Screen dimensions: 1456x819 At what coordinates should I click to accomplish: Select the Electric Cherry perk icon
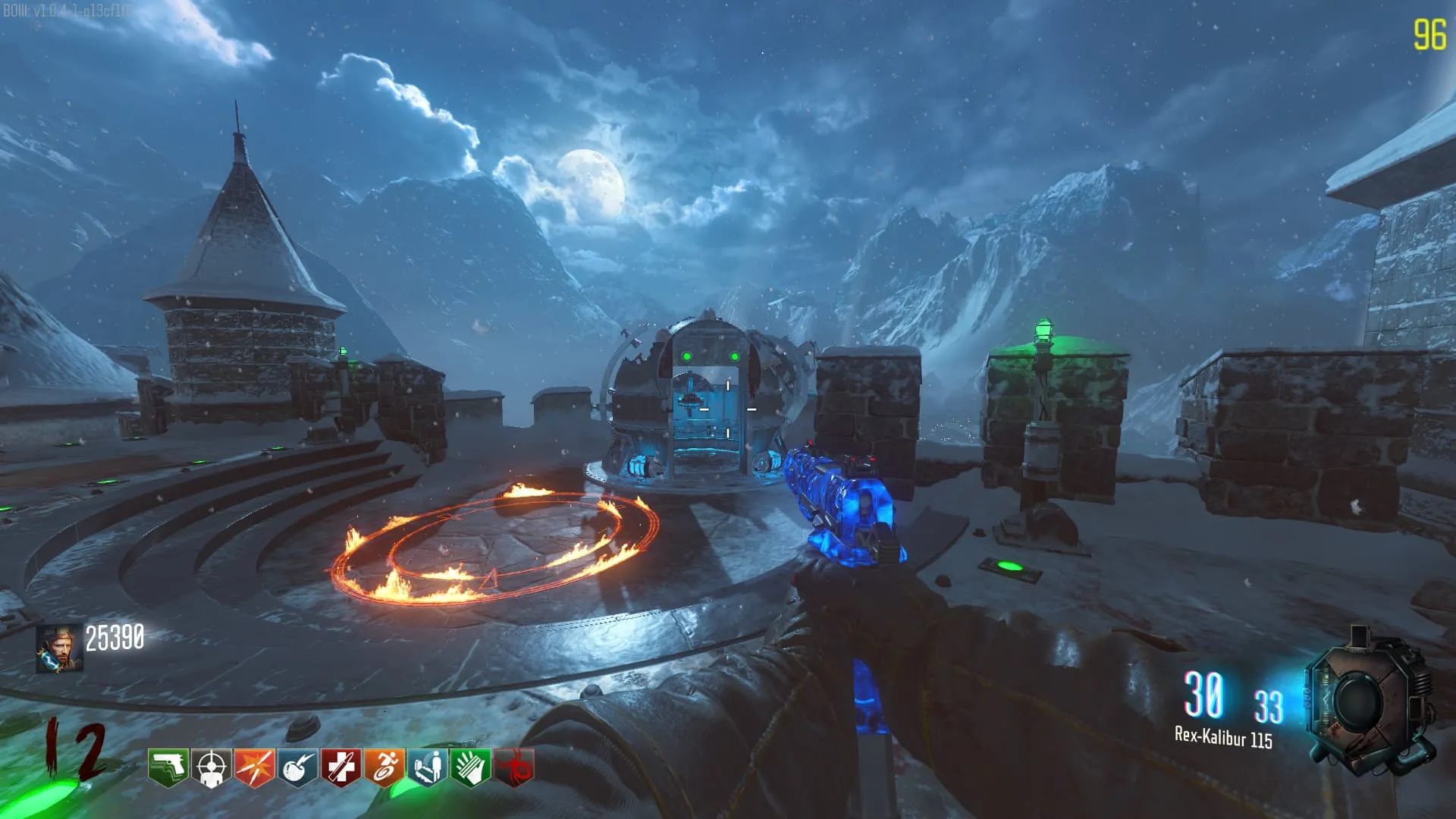coord(297,767)
